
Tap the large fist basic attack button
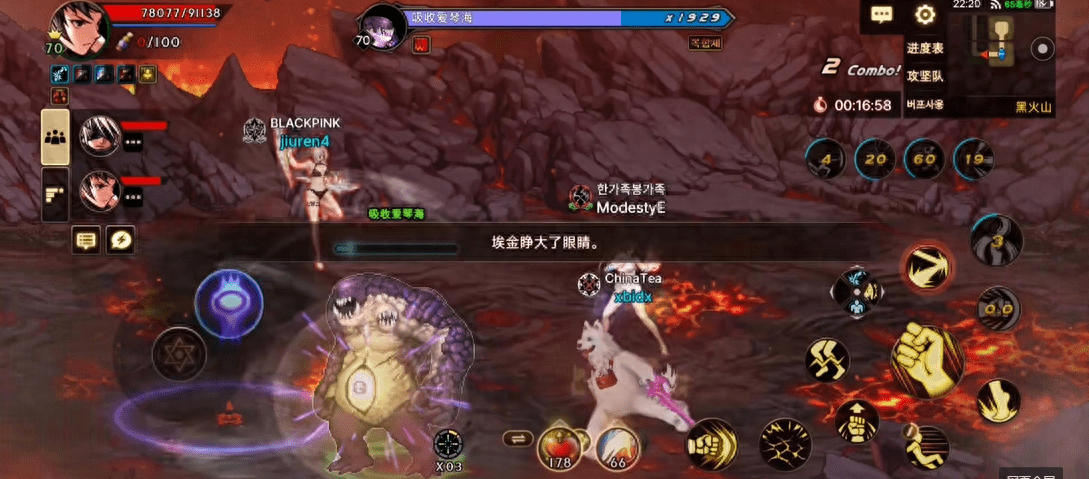coord(926,358)
